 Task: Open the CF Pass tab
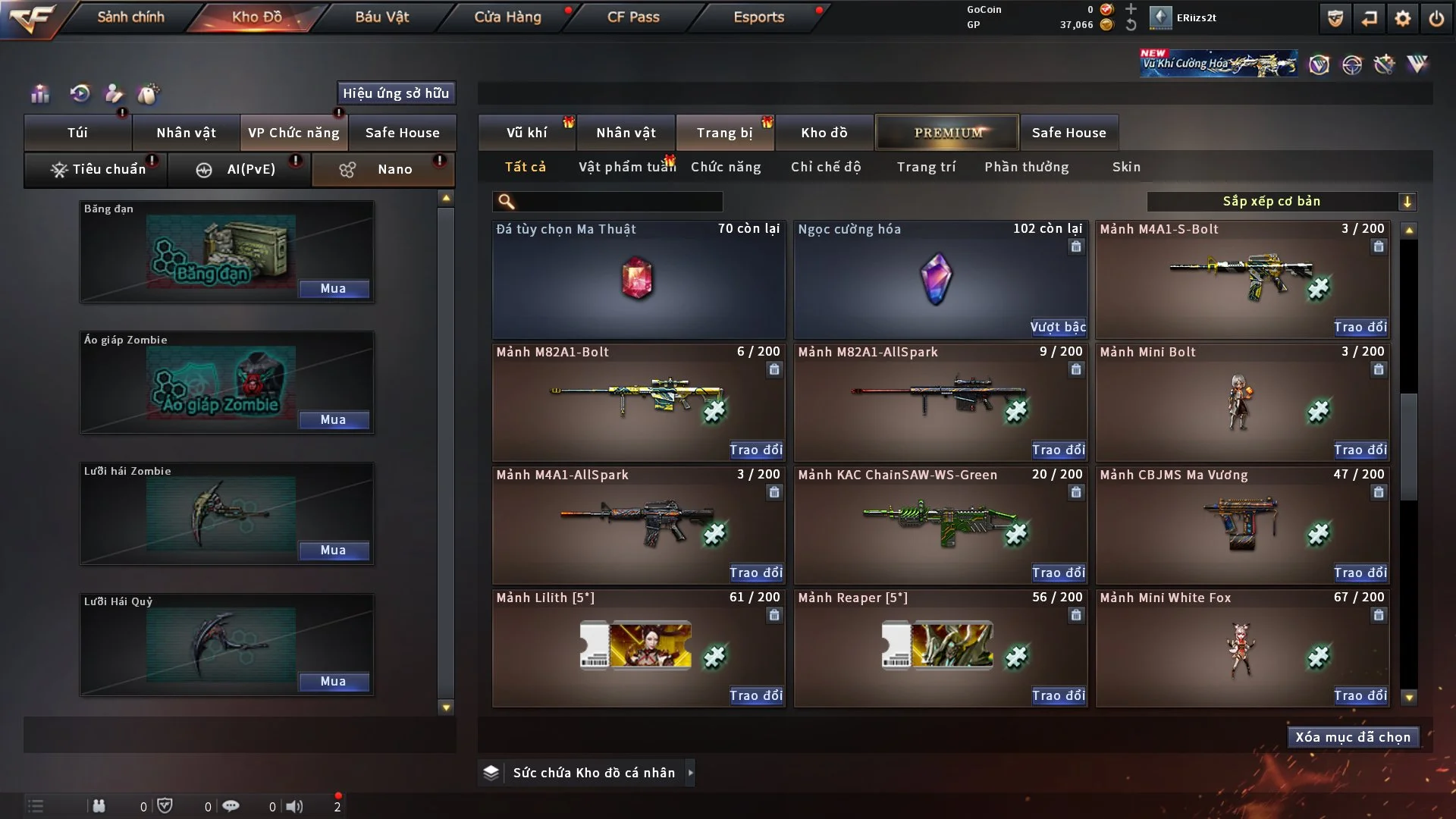tap(633, 17)
